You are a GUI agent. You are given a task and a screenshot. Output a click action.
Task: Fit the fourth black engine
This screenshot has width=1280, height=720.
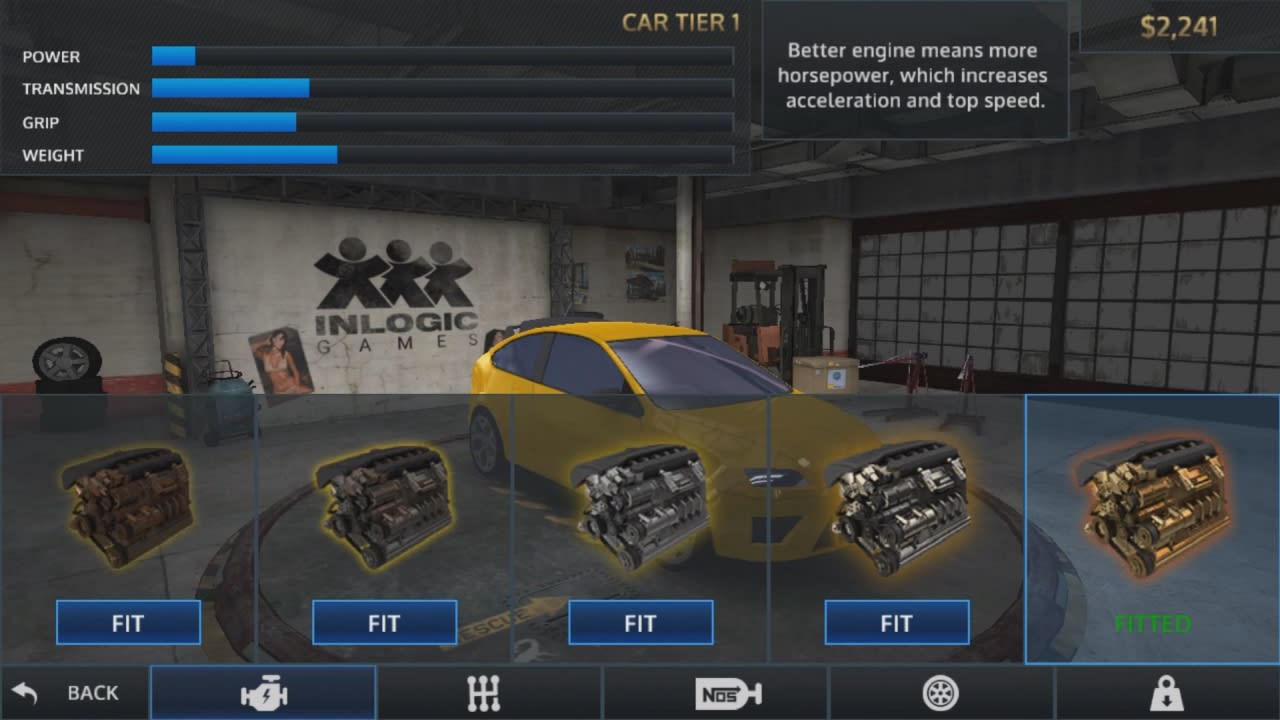[896, 622]
